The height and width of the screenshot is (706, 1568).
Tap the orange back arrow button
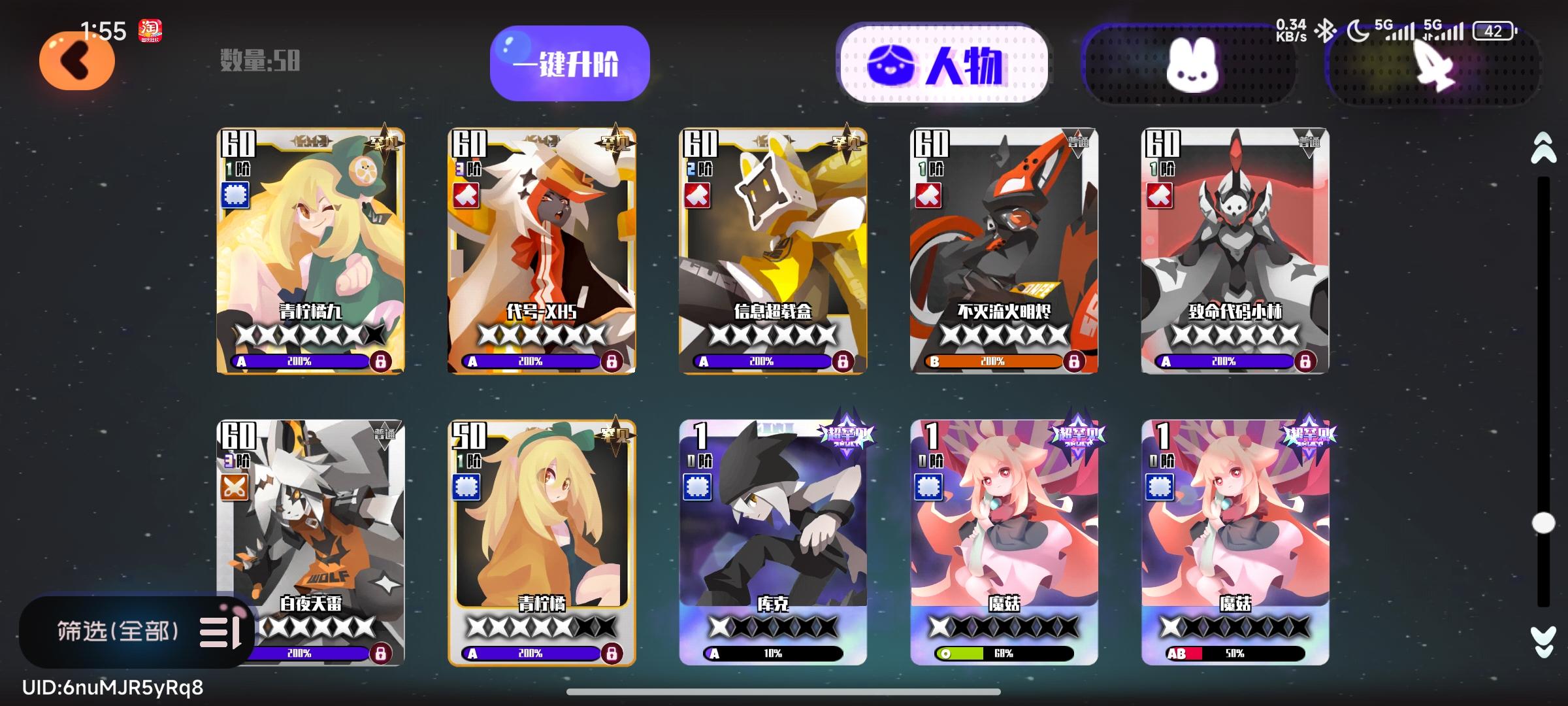tap(77, 59)
